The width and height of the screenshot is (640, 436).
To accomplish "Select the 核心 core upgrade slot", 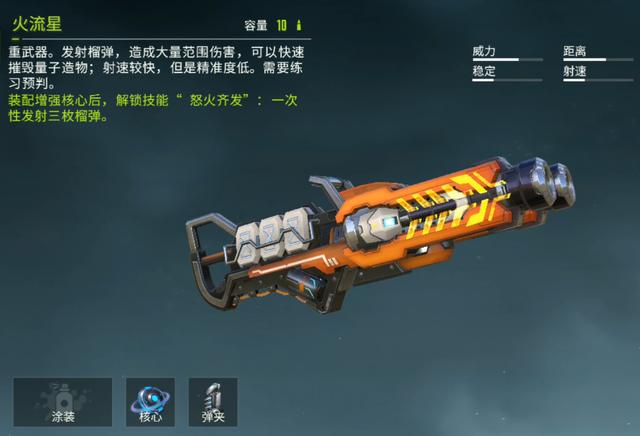I will click(149, 401).
